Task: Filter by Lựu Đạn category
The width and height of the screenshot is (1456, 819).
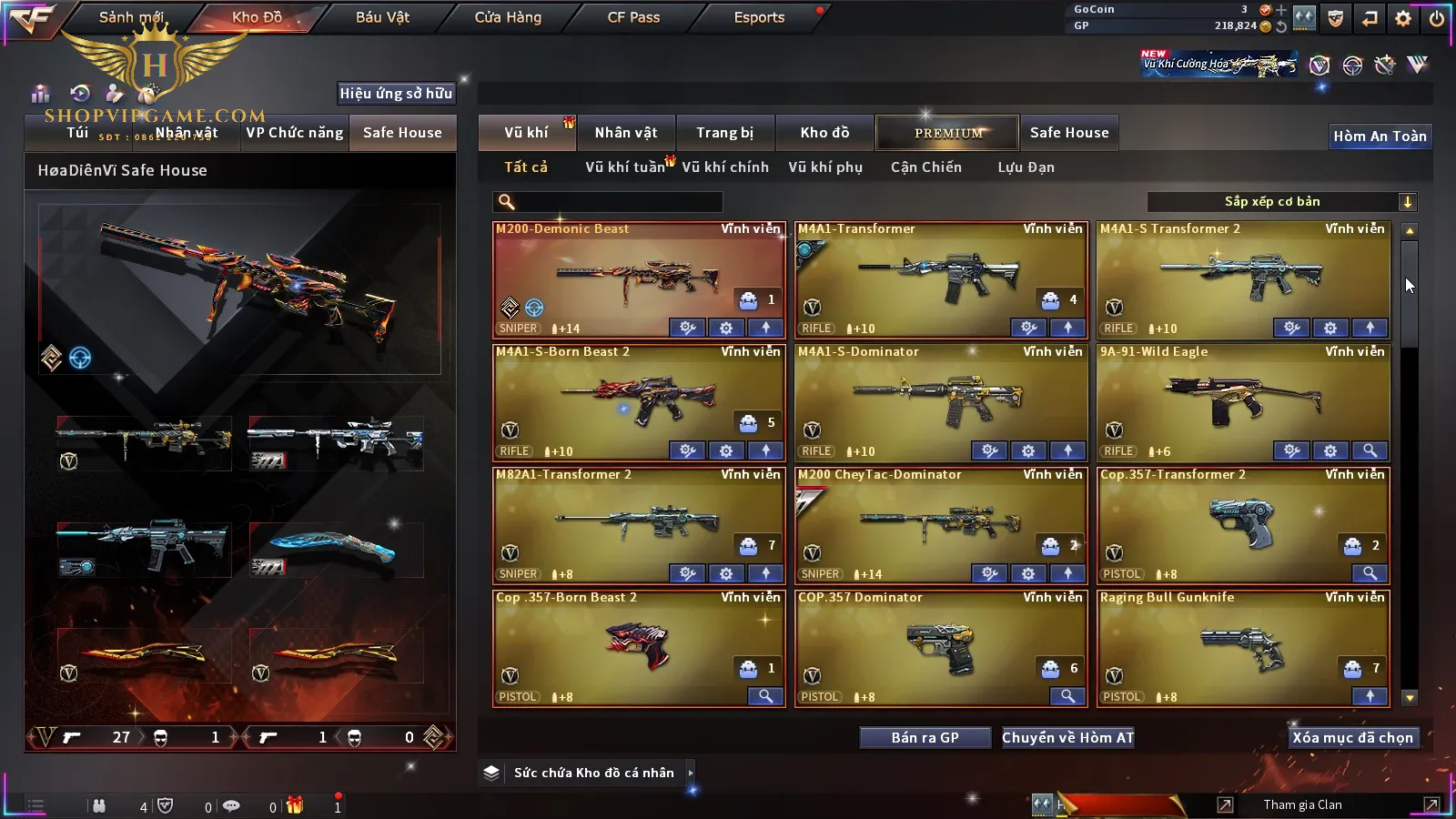Action: click(x=1026, y=167)
